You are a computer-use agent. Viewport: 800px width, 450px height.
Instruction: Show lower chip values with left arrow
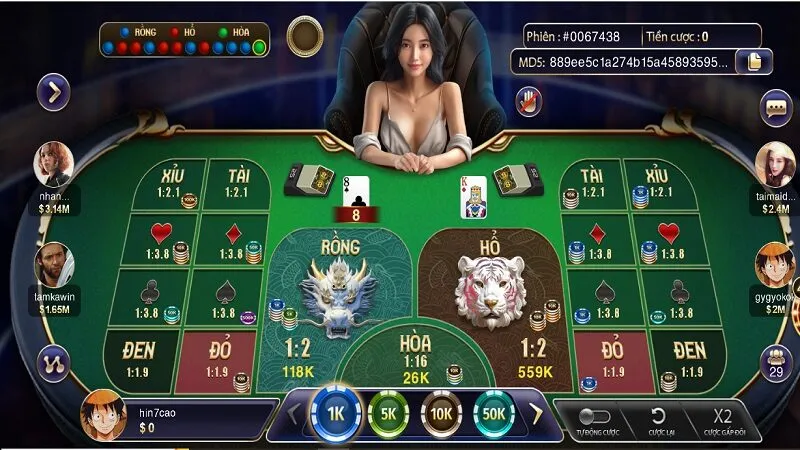point(293,412)
